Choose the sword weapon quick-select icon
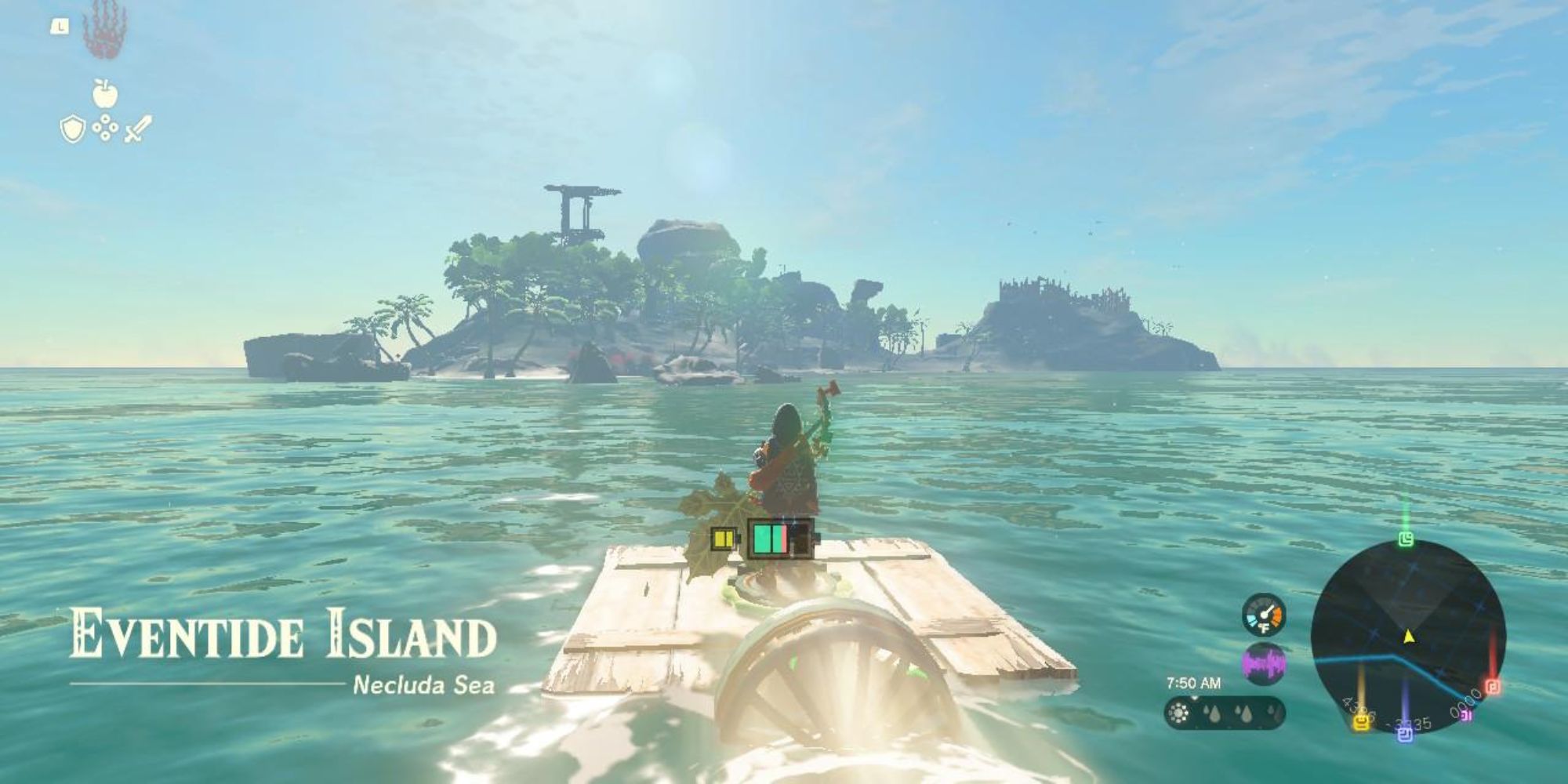The height and width of the screenshot is (784, 1568). pyautogui.click(x=137, y=129)
